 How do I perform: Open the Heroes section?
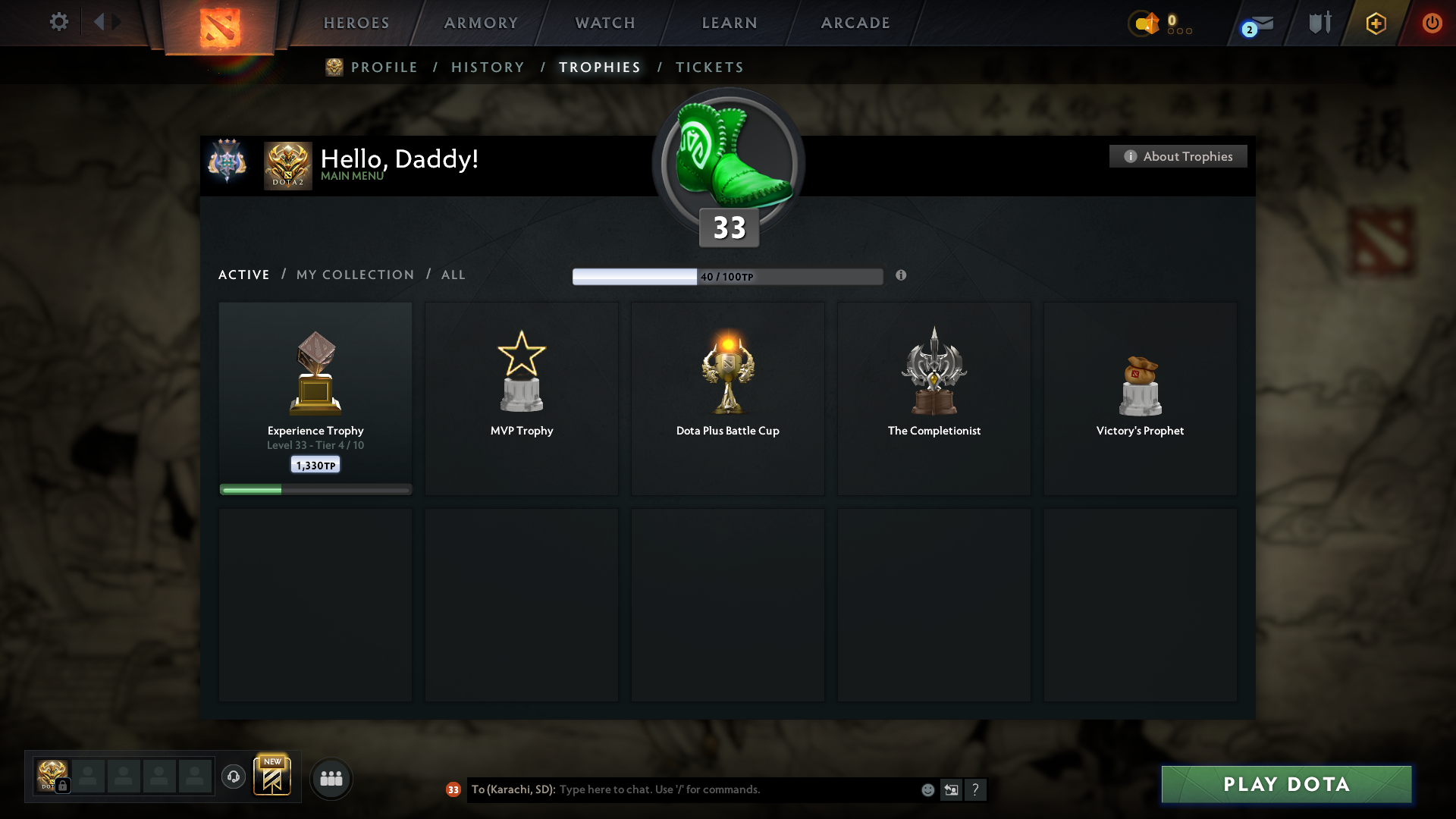tap(356, 23)
